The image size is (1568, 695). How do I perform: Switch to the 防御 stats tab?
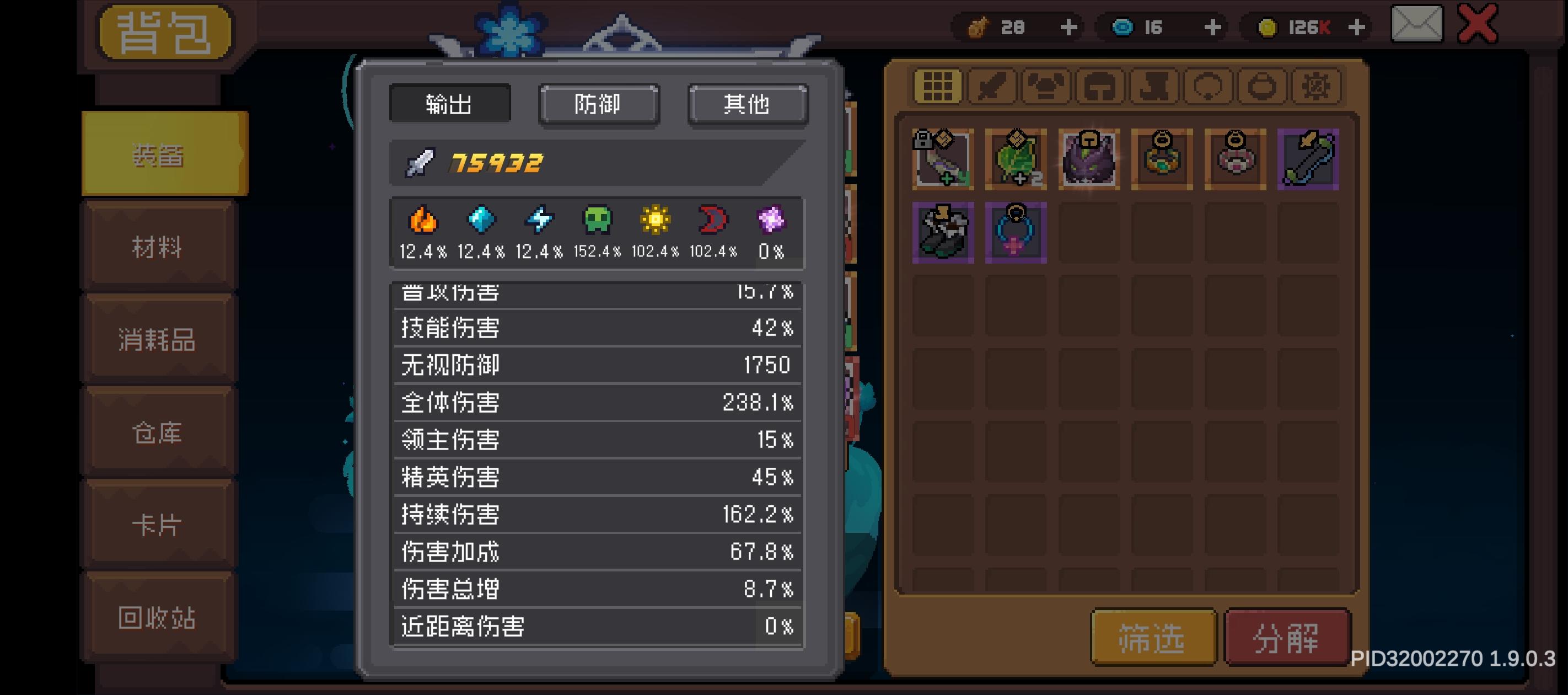coord(599,105)
